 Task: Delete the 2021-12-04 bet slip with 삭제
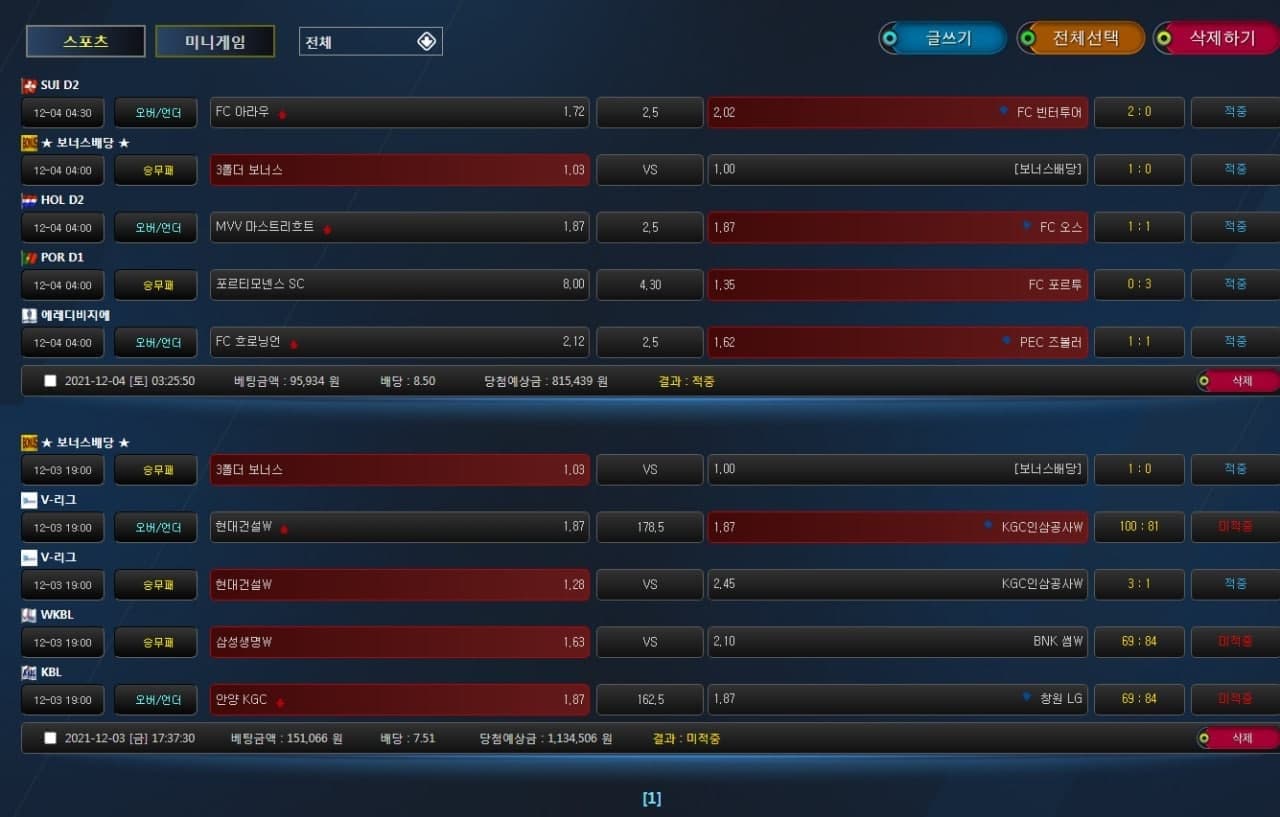[1240, 381]
